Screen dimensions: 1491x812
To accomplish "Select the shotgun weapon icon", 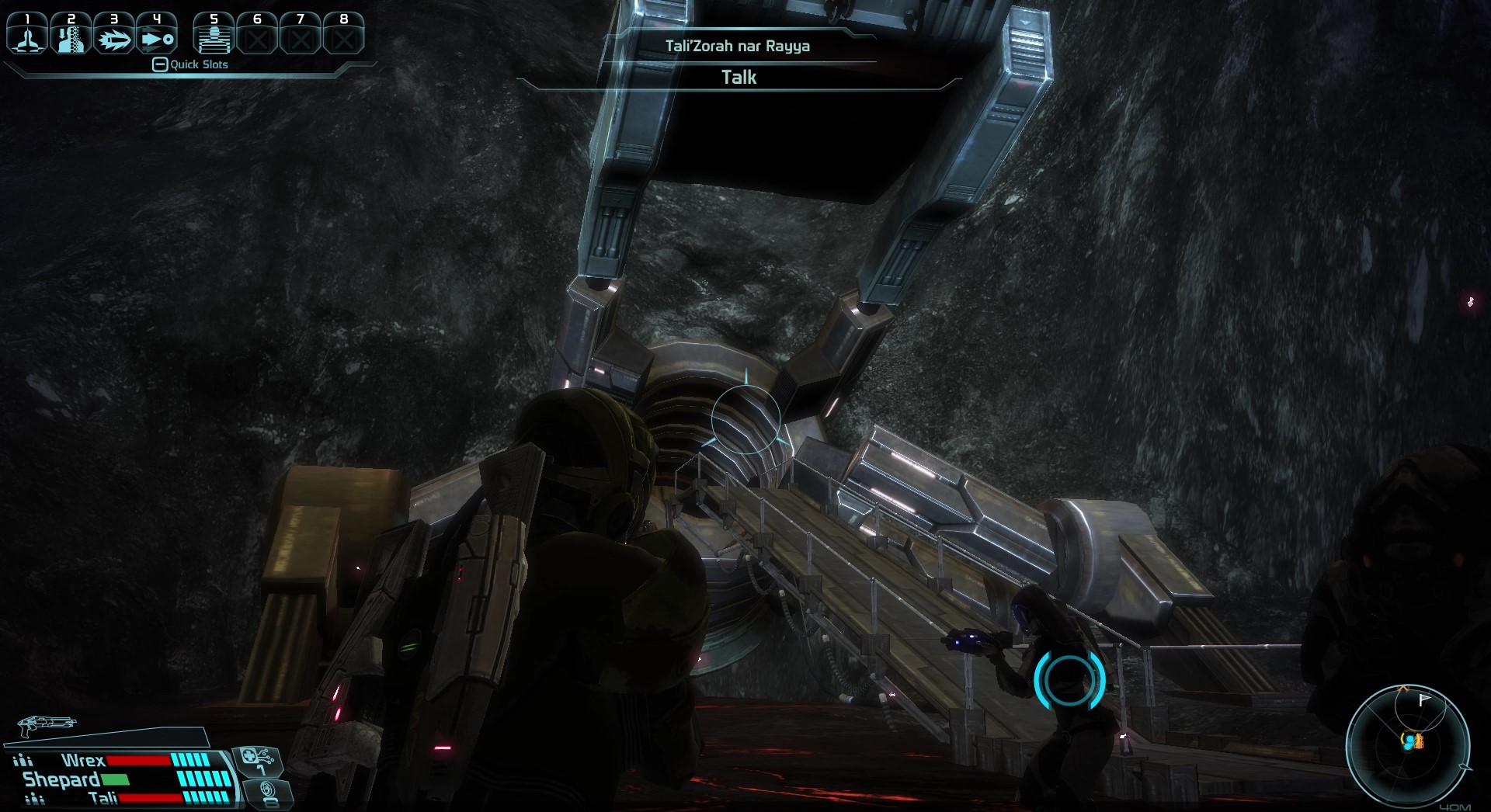I will [47, 725].
